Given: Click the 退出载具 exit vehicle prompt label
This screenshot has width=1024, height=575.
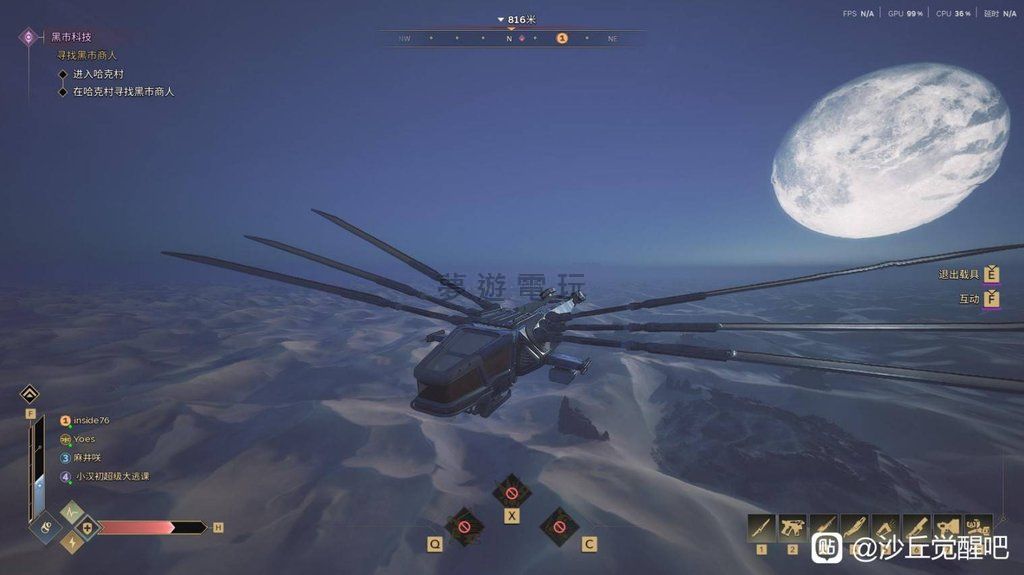Looking at the screenshot, I should click(958, 275).
